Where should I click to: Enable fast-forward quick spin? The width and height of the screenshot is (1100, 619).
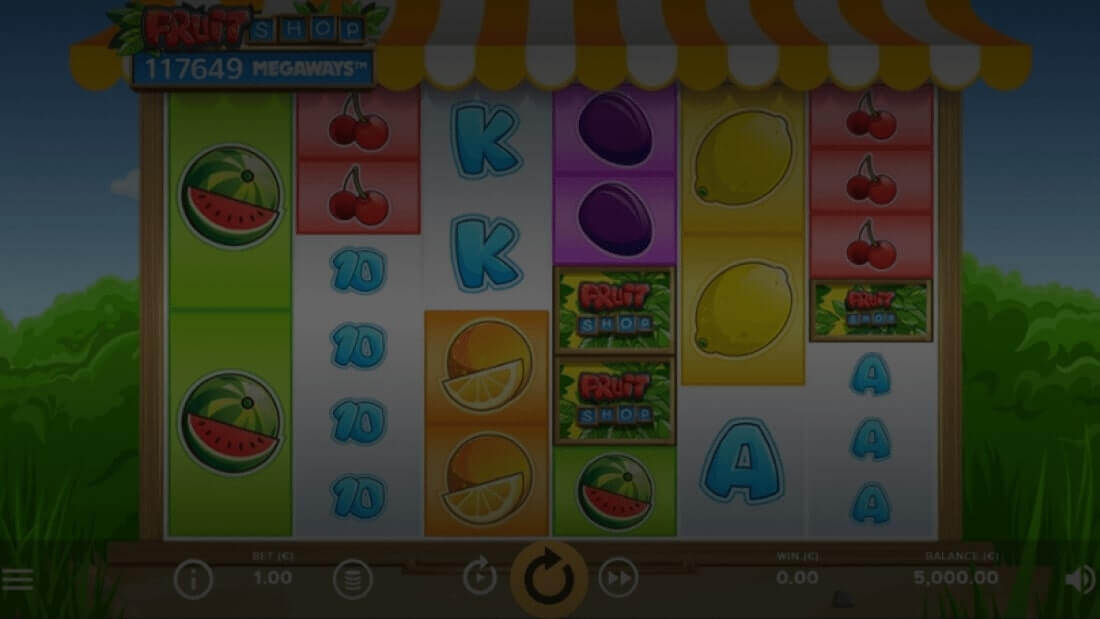pyautogui.click(x=618, y=577)
